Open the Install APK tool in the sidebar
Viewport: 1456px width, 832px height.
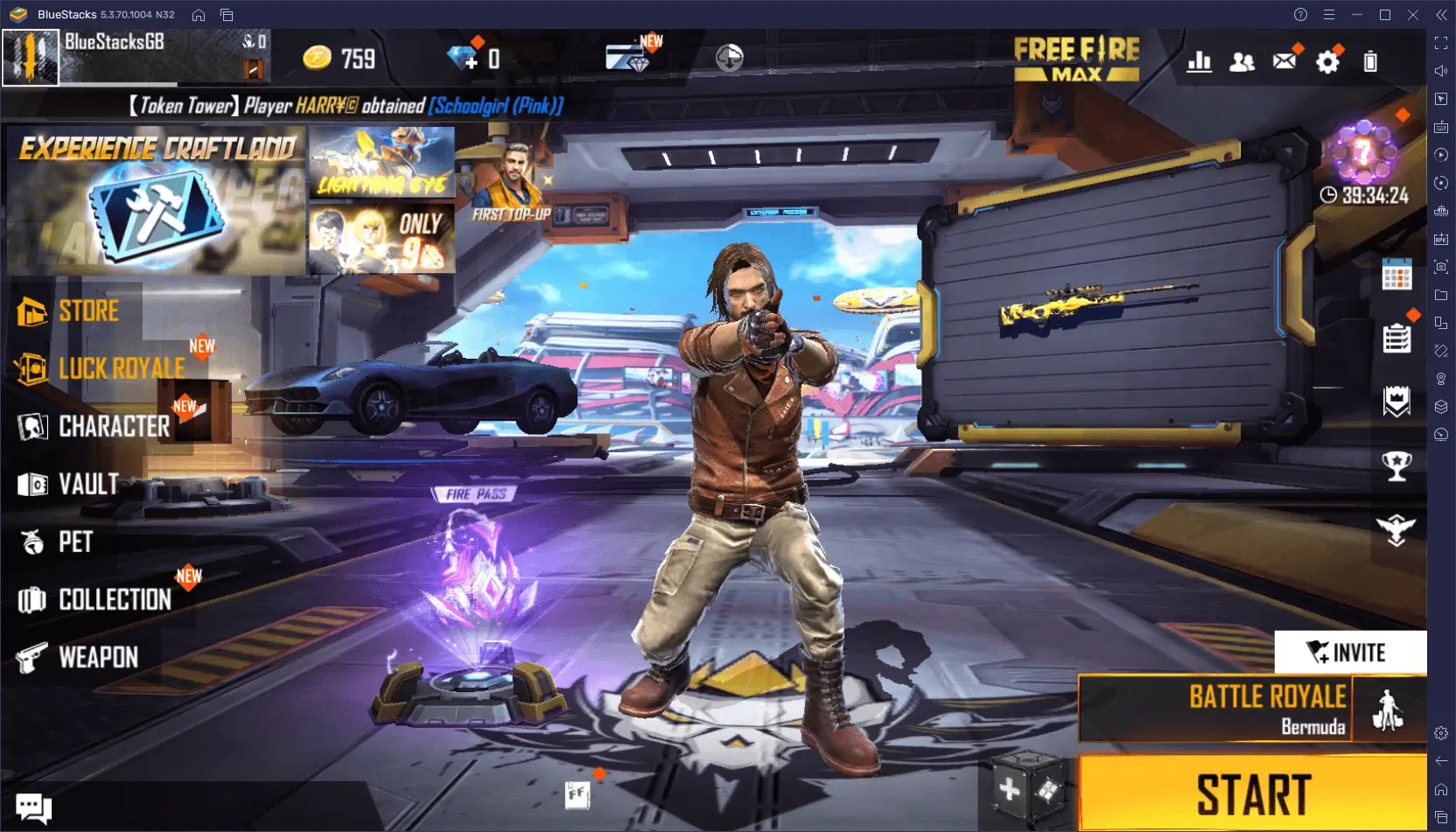tap(1441, 237)
